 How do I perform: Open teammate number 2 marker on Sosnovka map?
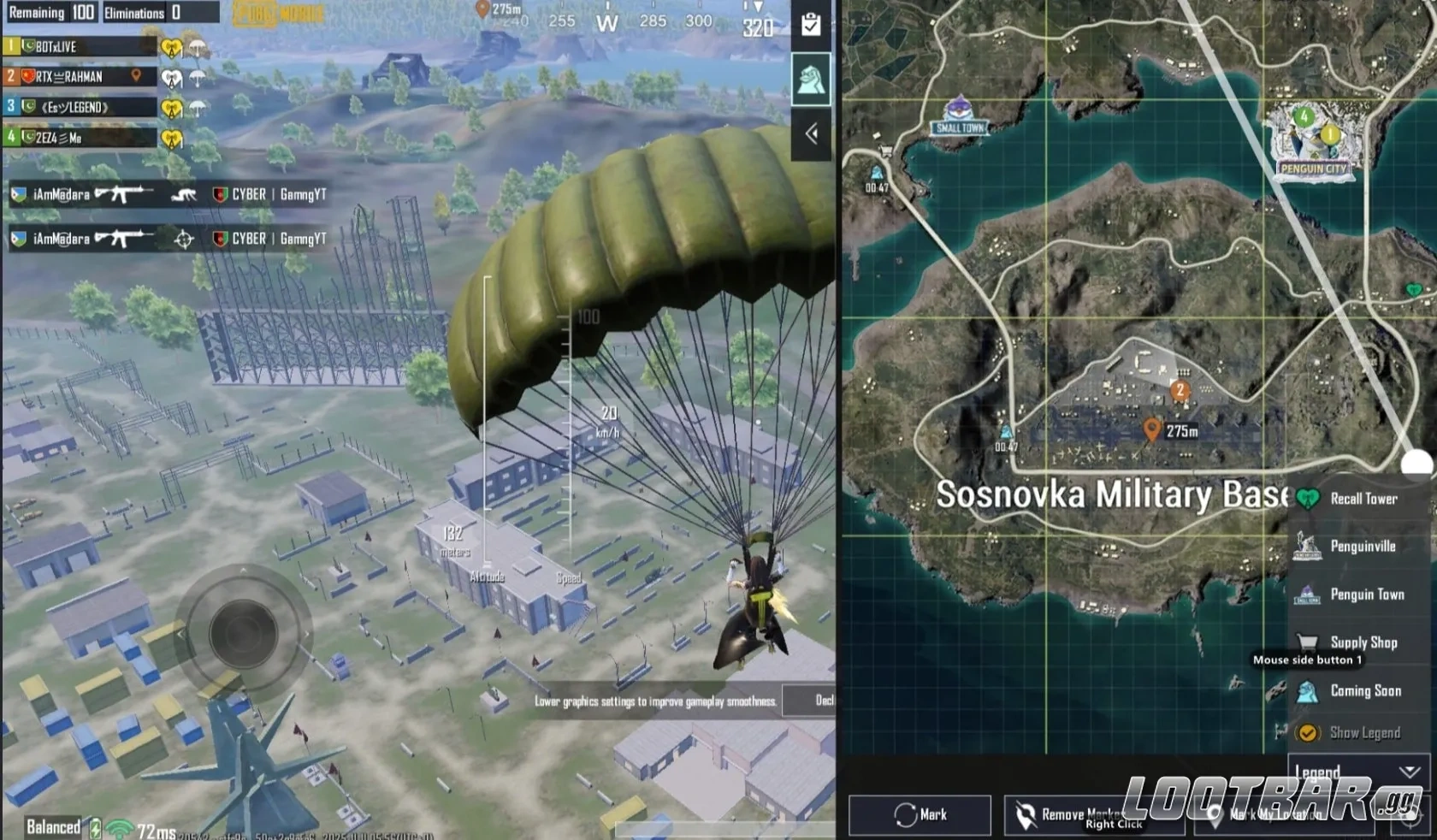pos(1181,389)
